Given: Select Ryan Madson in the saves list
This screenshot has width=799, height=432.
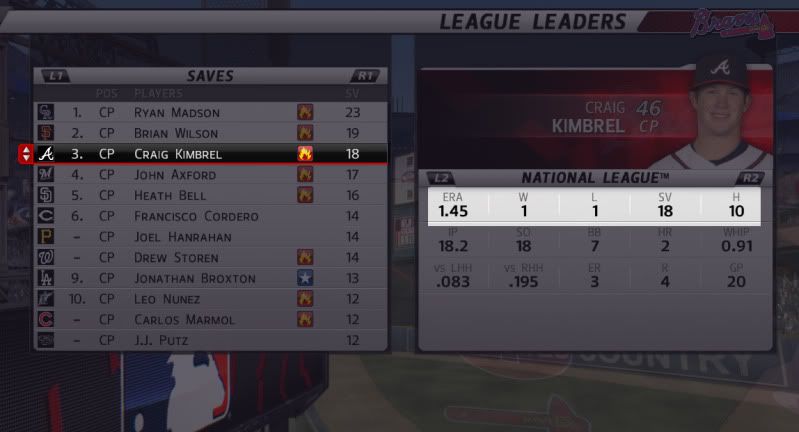Looking at the screenshot, I should tap(210, 113).
